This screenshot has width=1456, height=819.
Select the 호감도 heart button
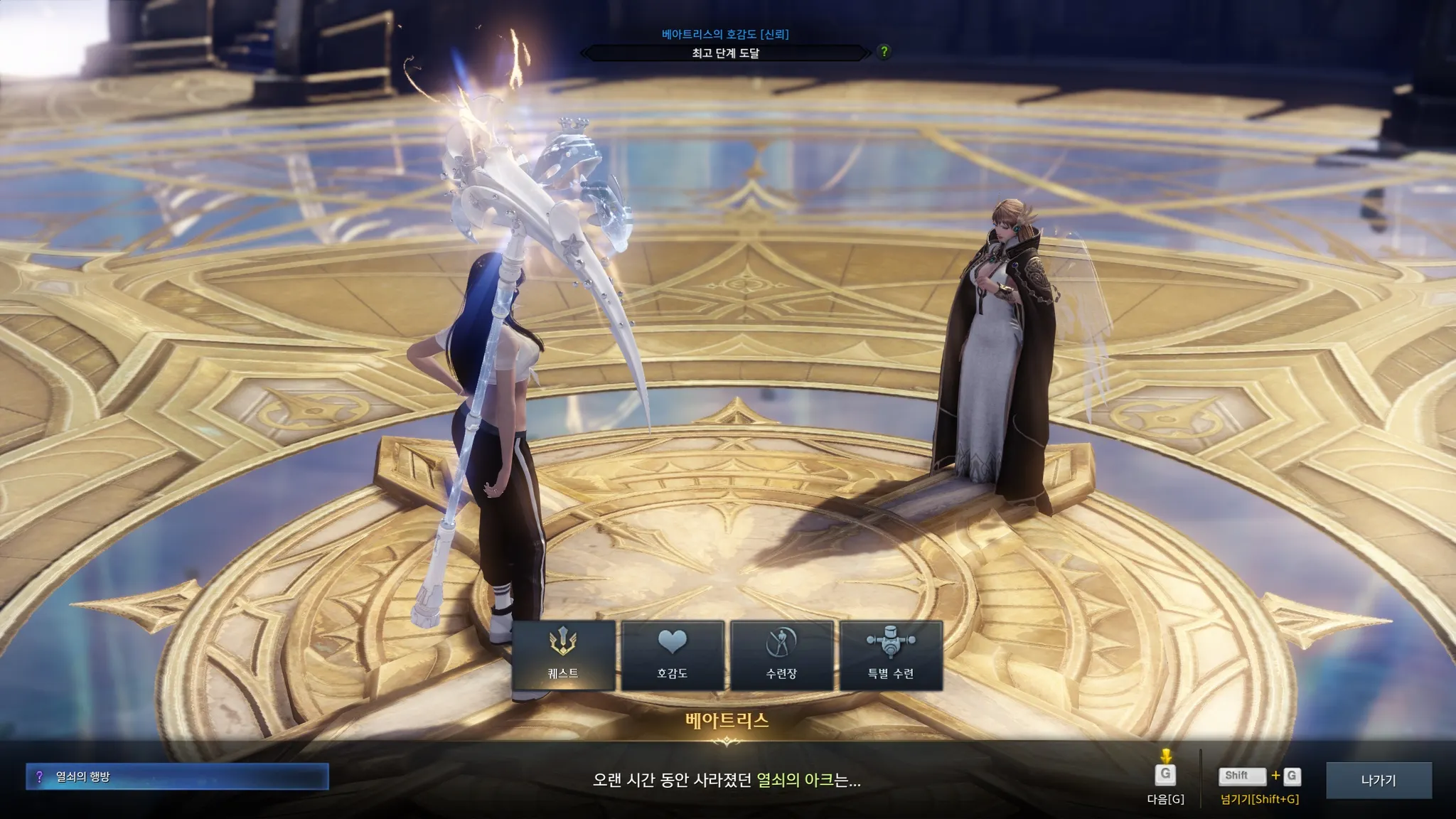pos(673,655)
